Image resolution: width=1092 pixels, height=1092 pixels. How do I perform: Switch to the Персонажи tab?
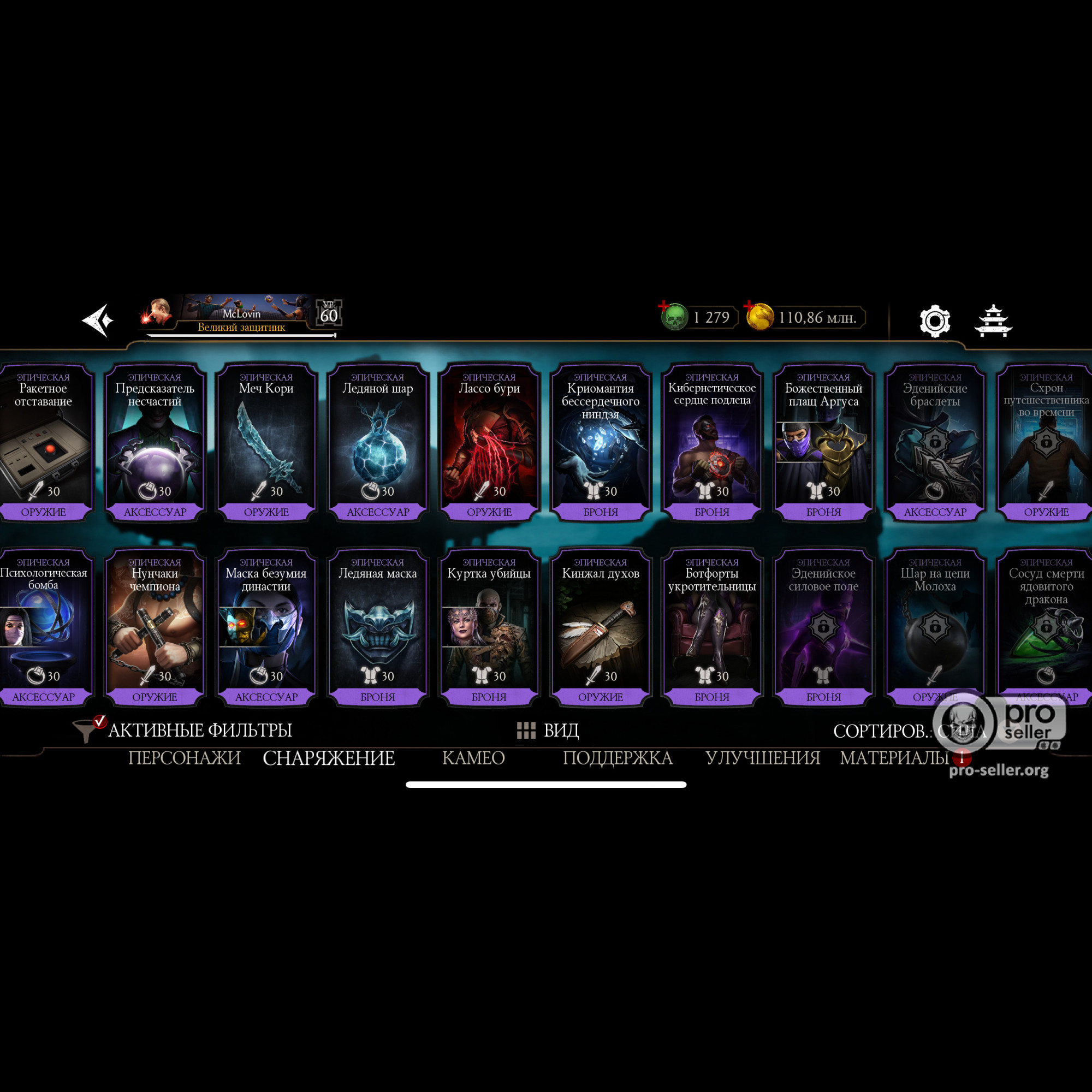184,758
